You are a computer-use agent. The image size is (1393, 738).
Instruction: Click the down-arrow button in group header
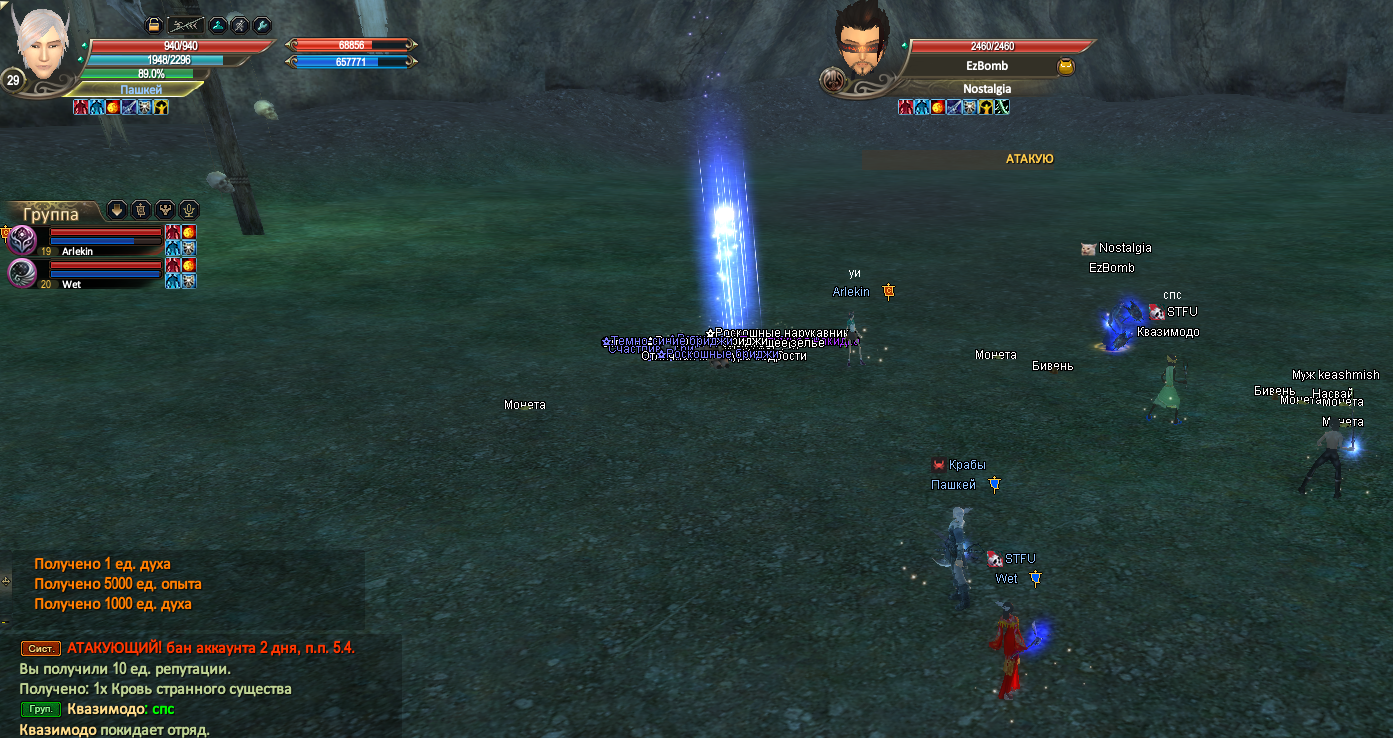[x=117, y=210]
